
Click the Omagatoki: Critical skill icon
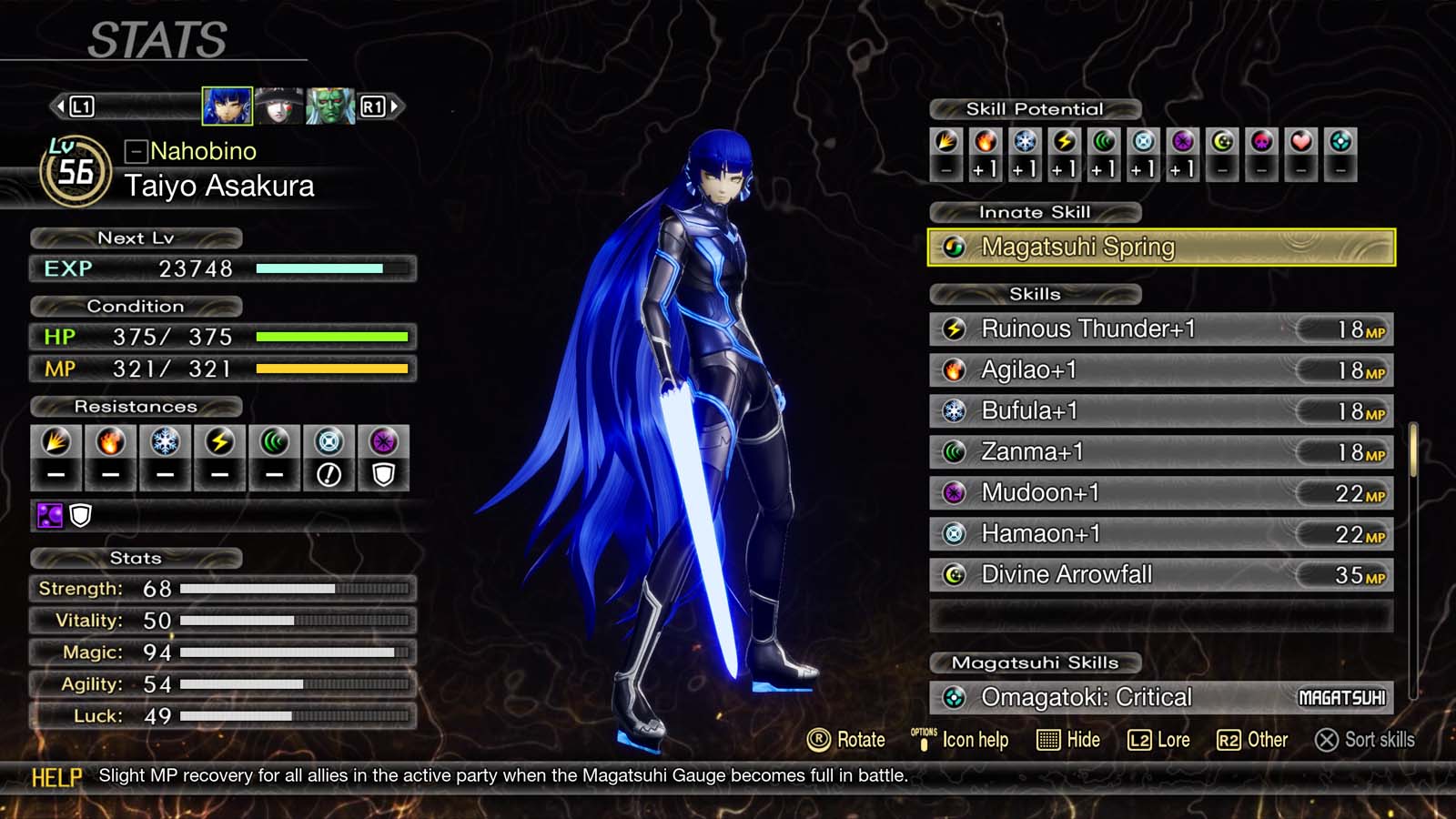(x=954, y=697)
